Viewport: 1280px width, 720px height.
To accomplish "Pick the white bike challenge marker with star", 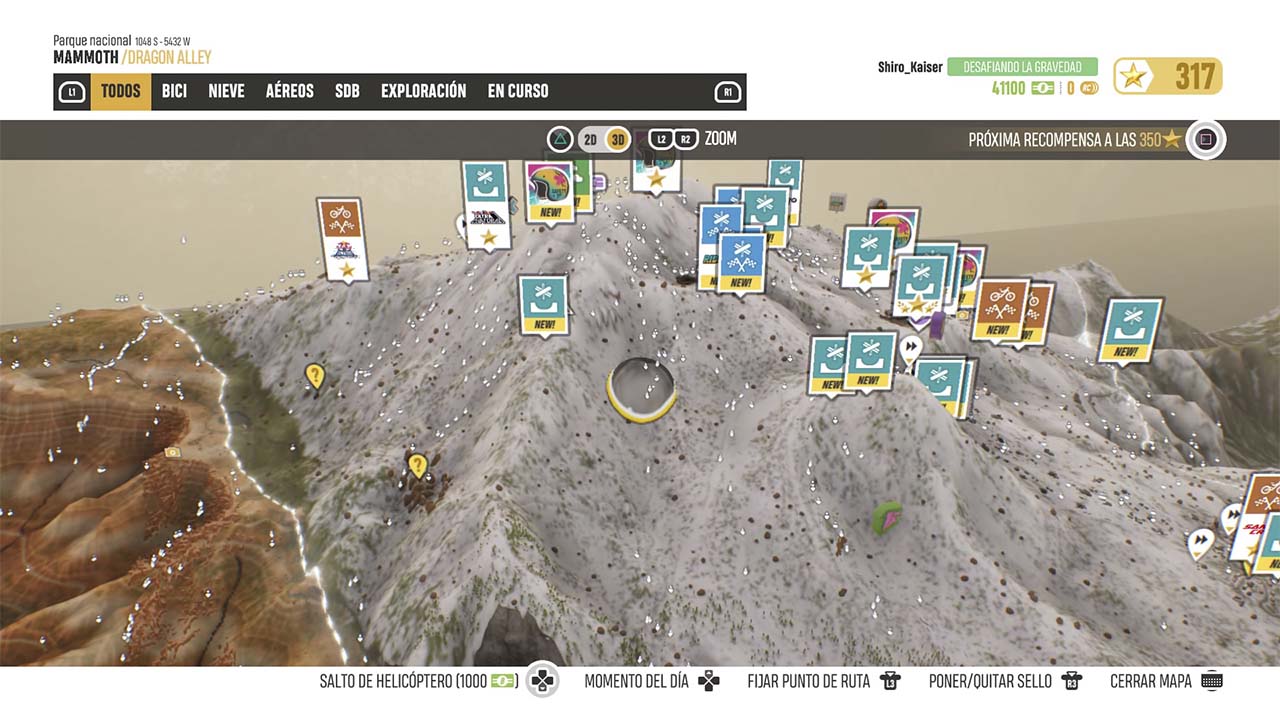I will click(340, 238).
